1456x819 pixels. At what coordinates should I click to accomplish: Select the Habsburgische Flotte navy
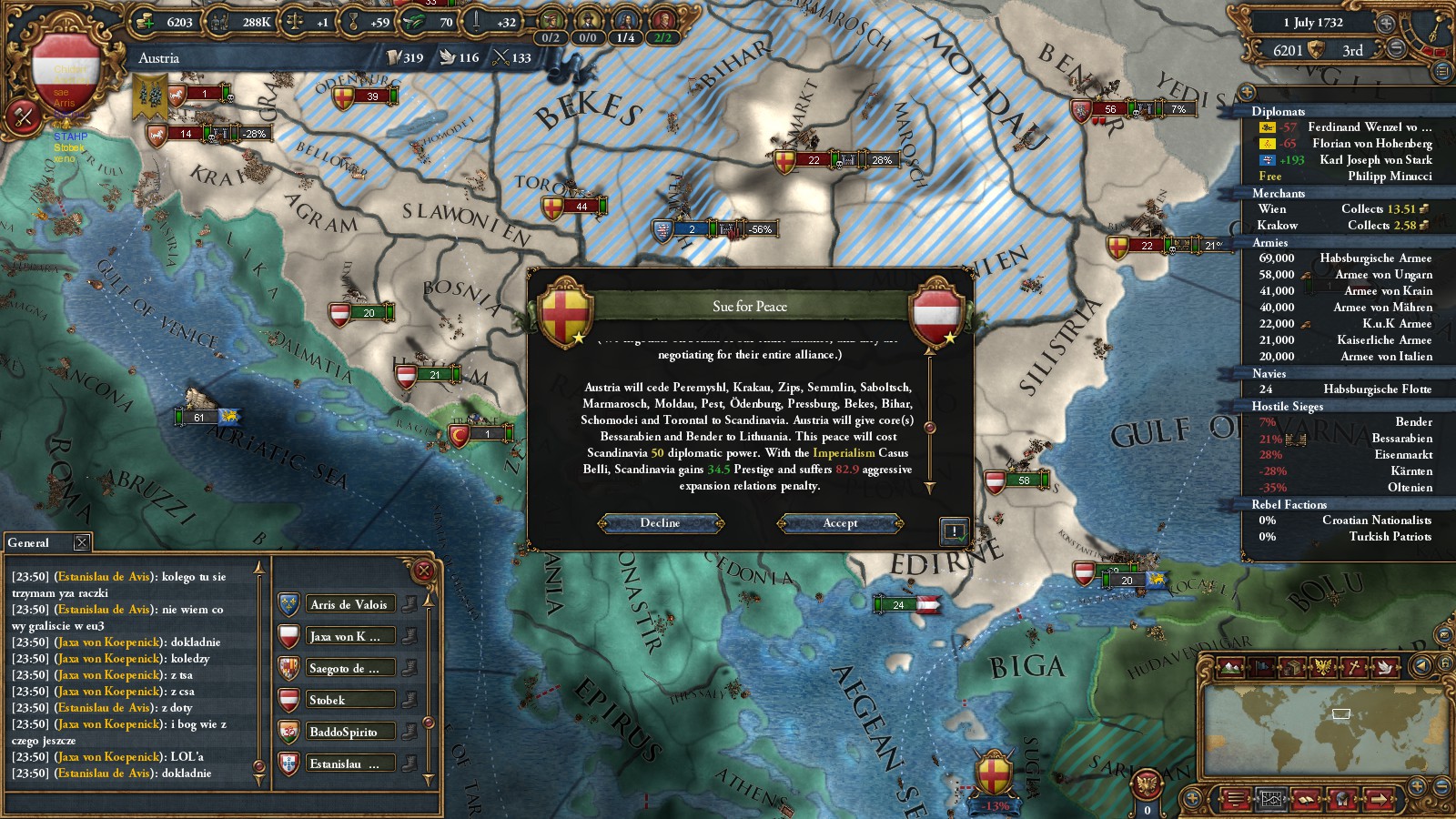click(1377, 389)
